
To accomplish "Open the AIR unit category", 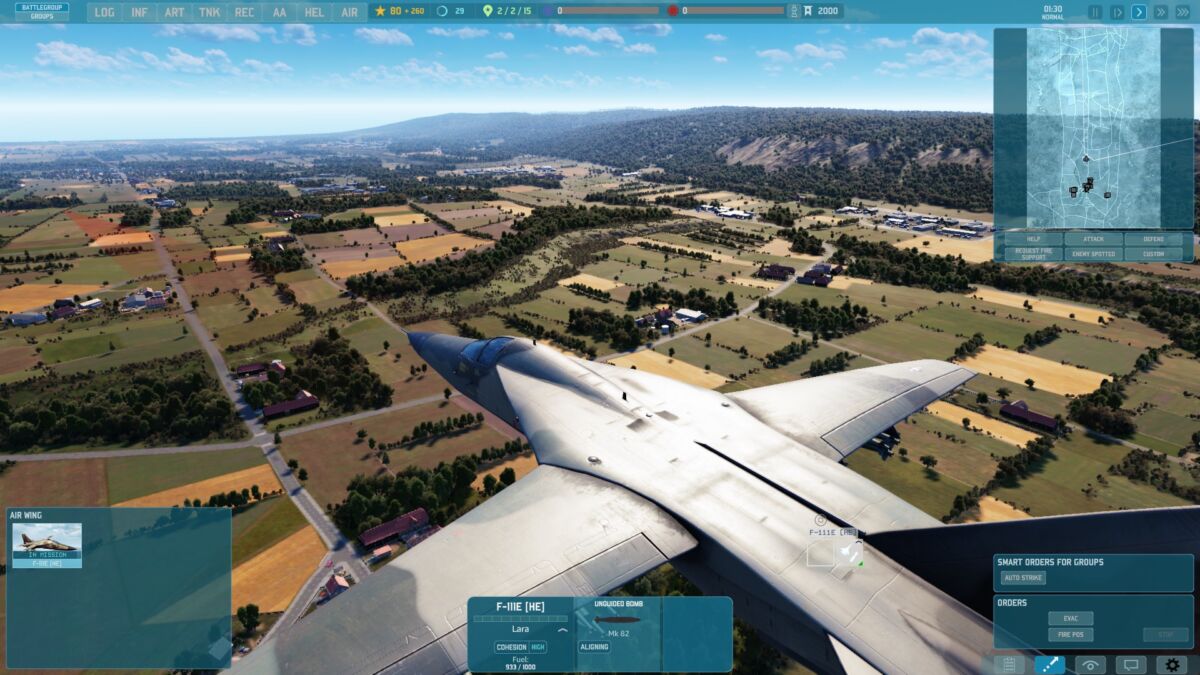I will (x=349, y=12).
